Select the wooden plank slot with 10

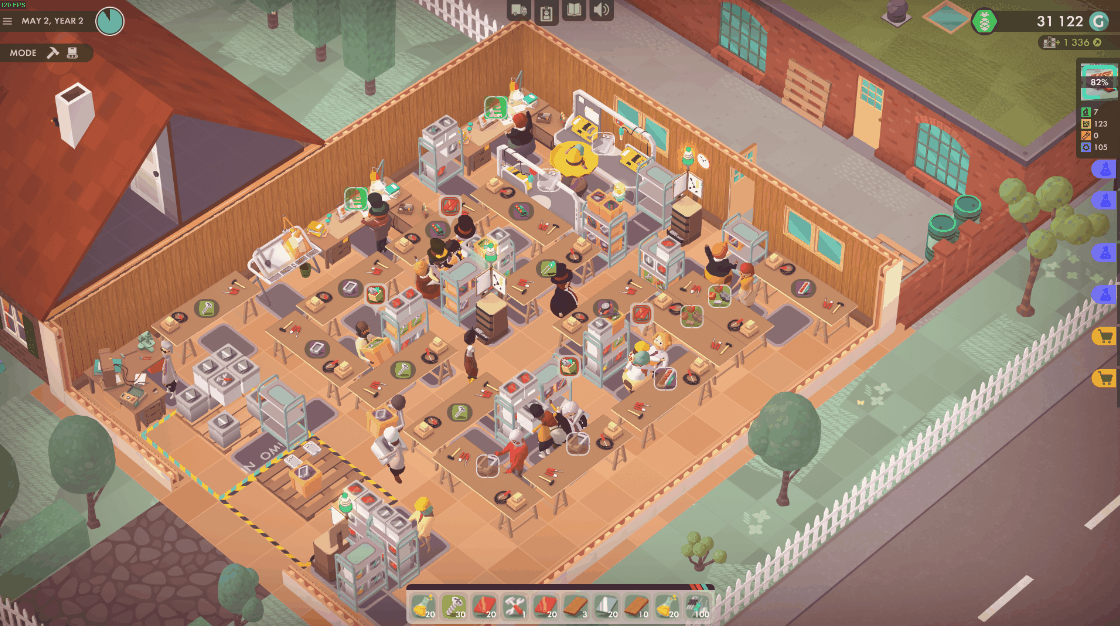click(636, 605)
